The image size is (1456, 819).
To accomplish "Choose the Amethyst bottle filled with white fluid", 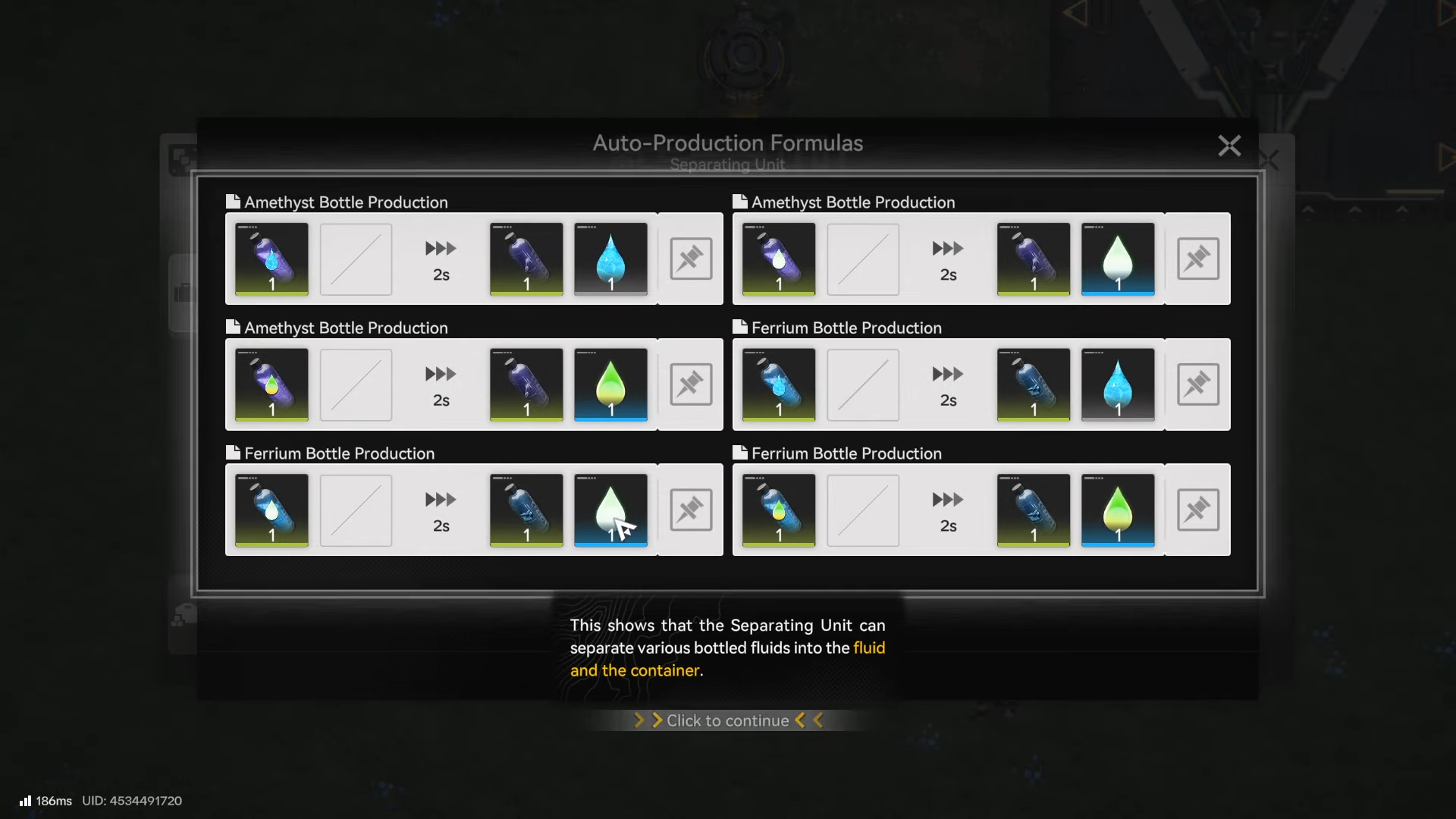I will pos(779,259).
